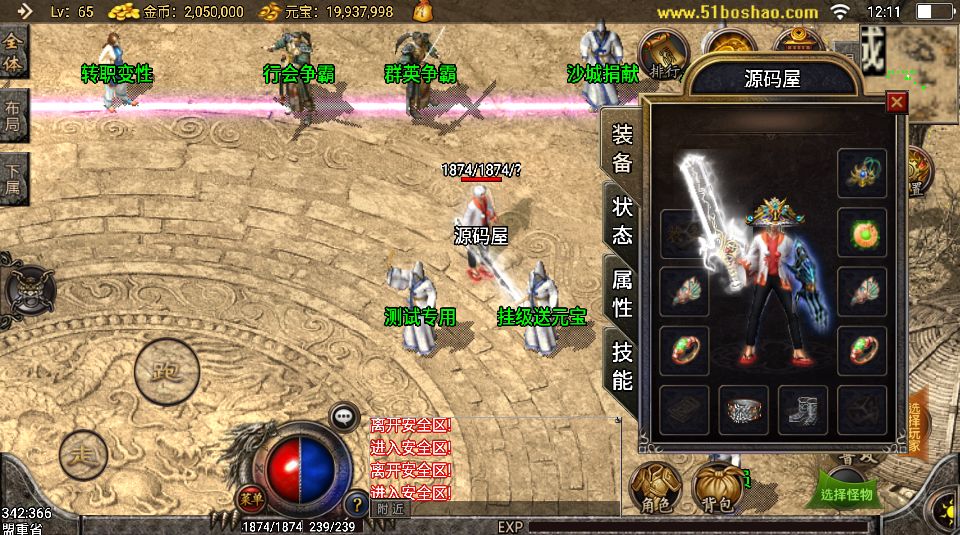
Task: Tap the 选择玩家 button
Action: pos(916,427)
